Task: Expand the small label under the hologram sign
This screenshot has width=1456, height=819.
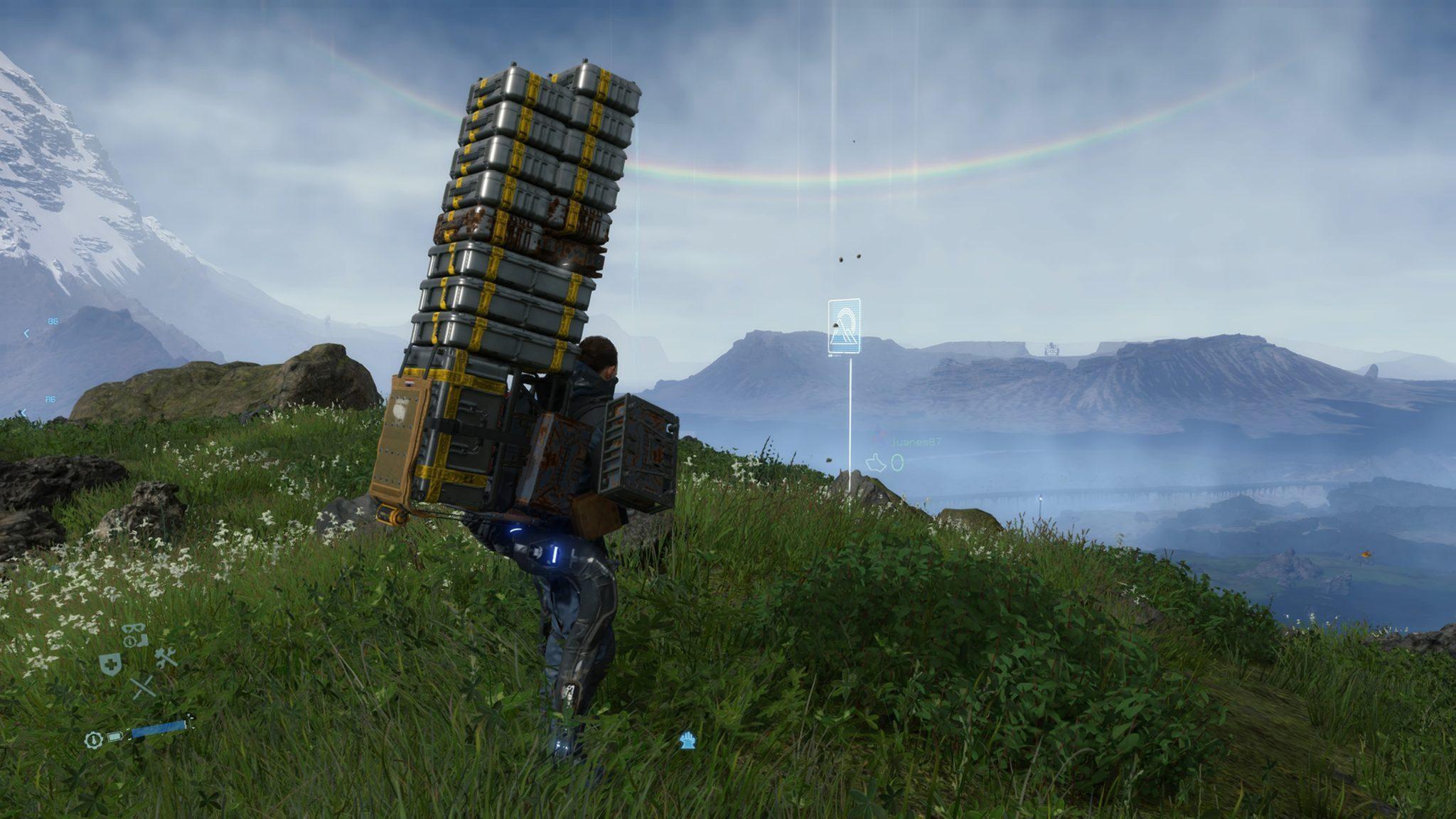Action: tap(835, 355)
